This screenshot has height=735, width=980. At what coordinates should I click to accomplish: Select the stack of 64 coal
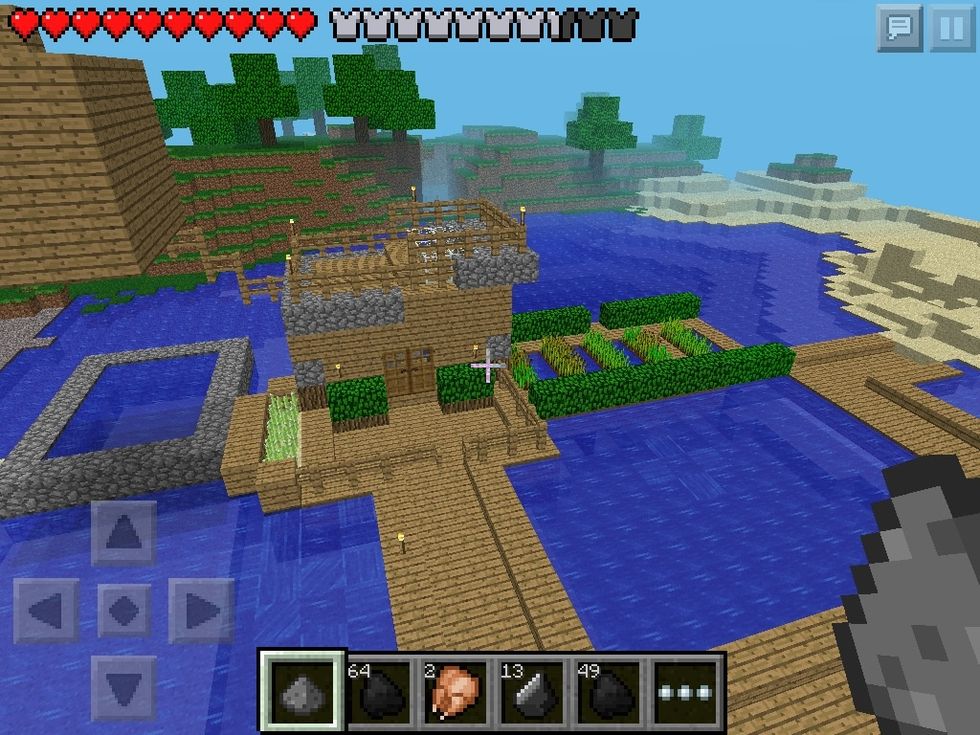point(379,692)
